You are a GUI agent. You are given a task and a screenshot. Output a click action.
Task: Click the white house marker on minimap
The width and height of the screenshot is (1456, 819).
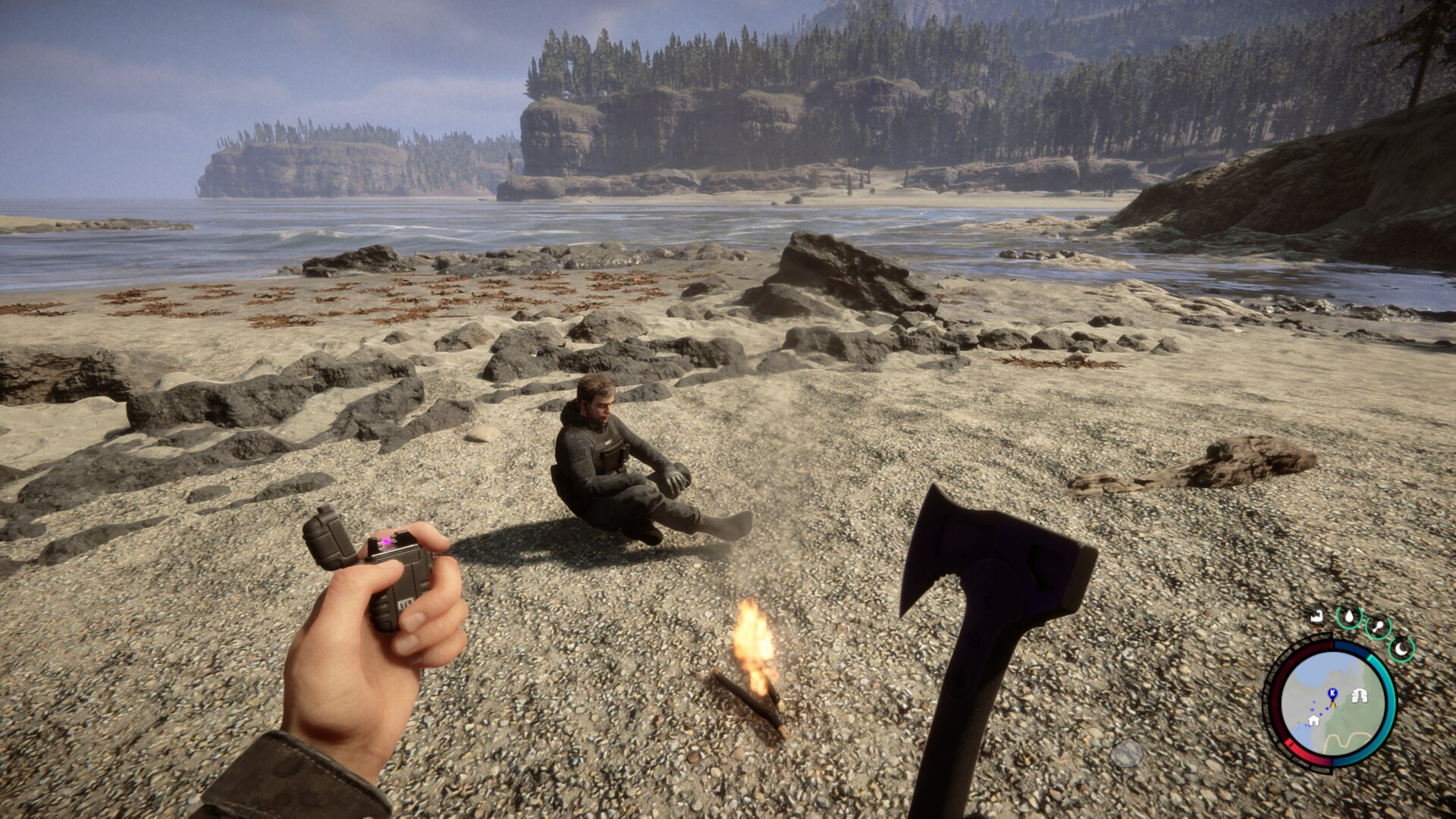(x=1313, y=720)
